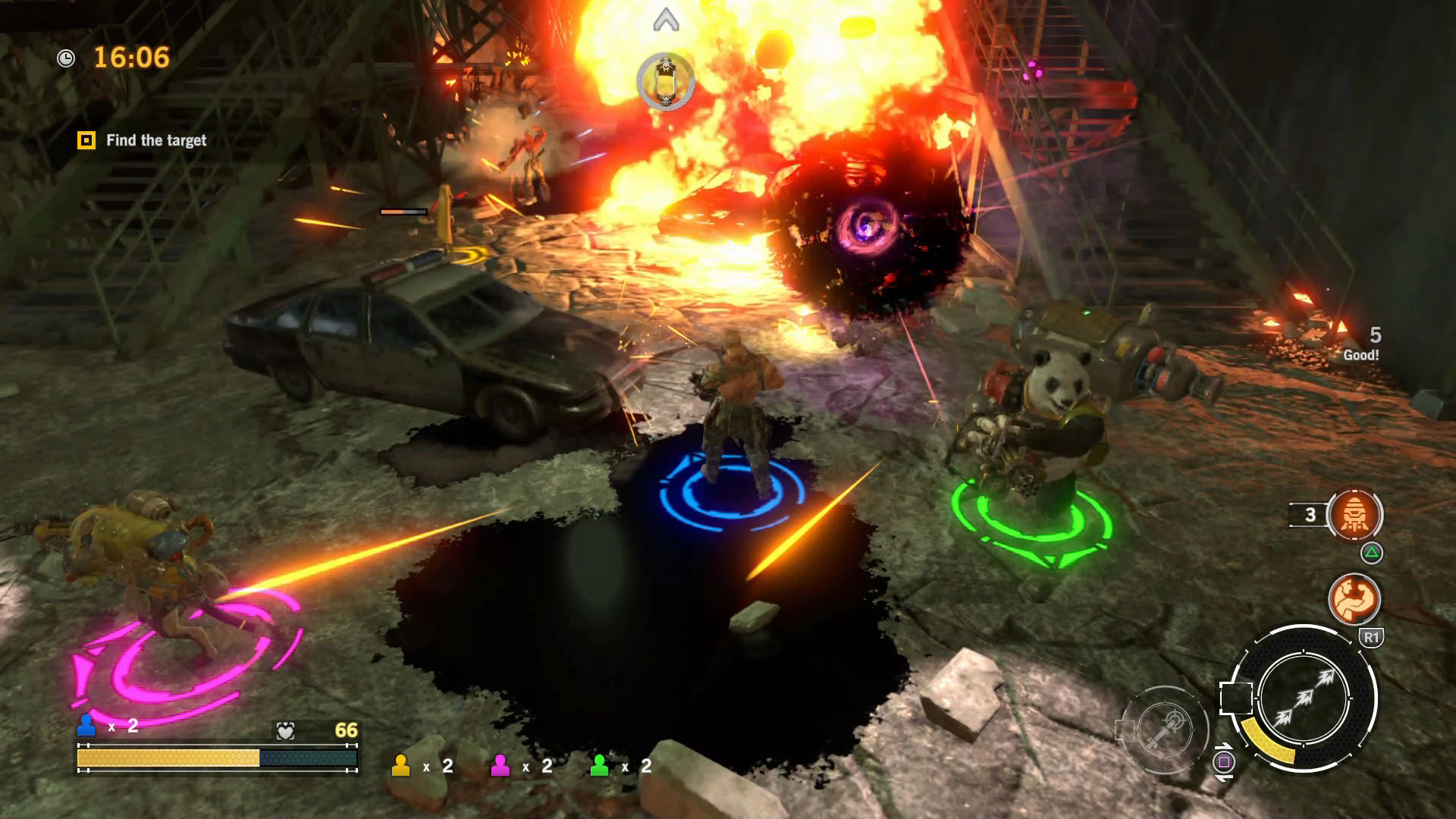Click the Find the target objective text
1456x819 pixels.
click(156, 140)
